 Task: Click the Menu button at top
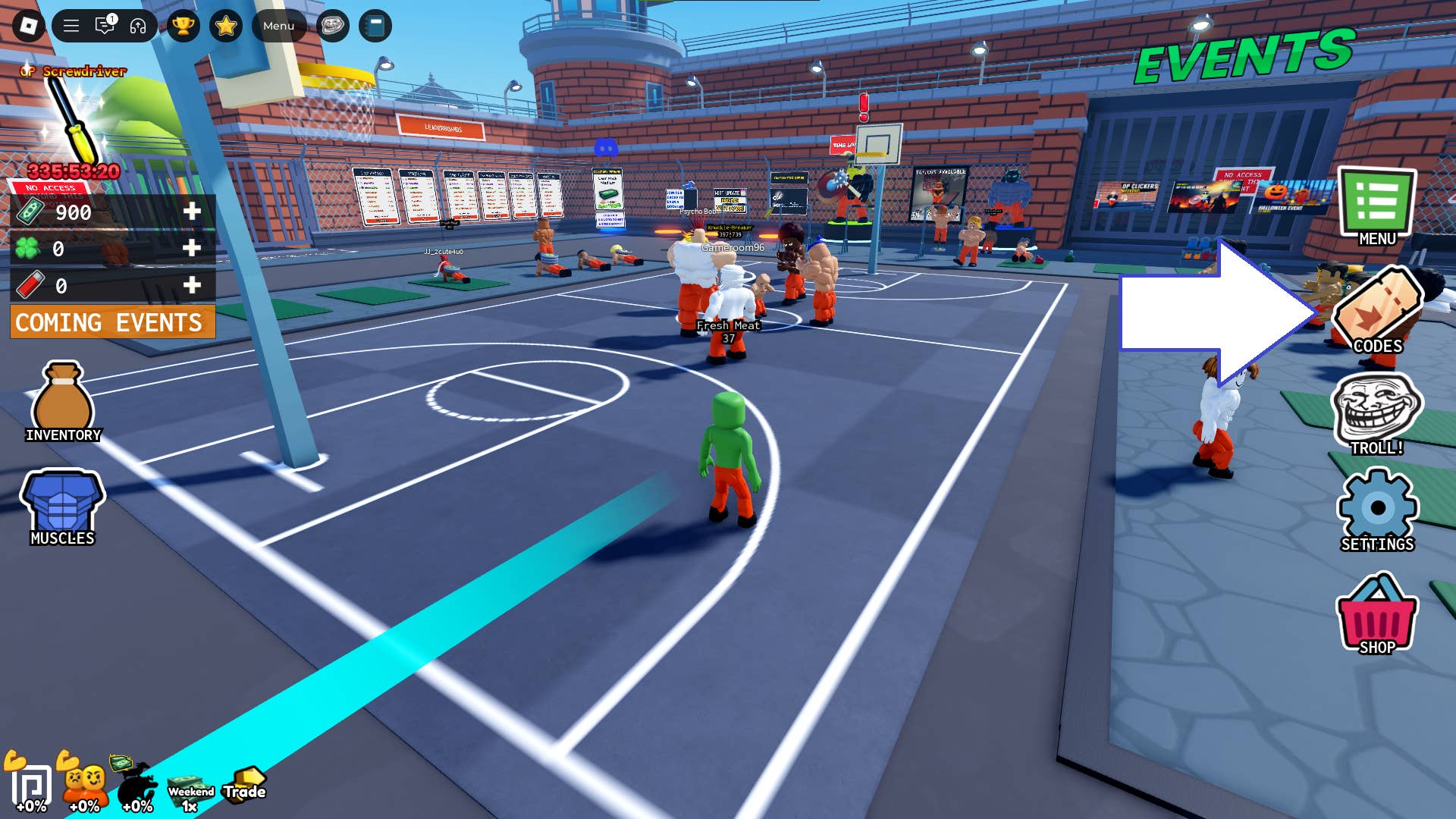(x=278, y=25)
